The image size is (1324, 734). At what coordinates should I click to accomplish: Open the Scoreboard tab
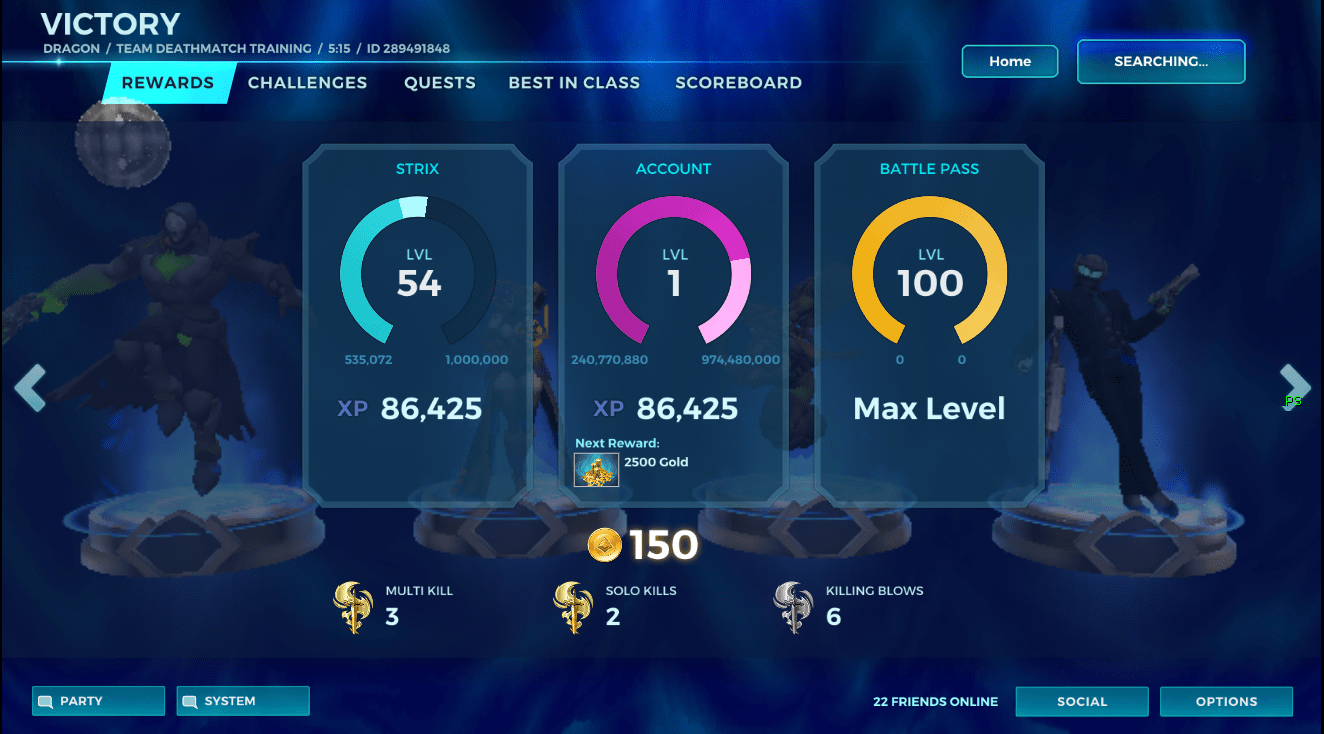739,83
